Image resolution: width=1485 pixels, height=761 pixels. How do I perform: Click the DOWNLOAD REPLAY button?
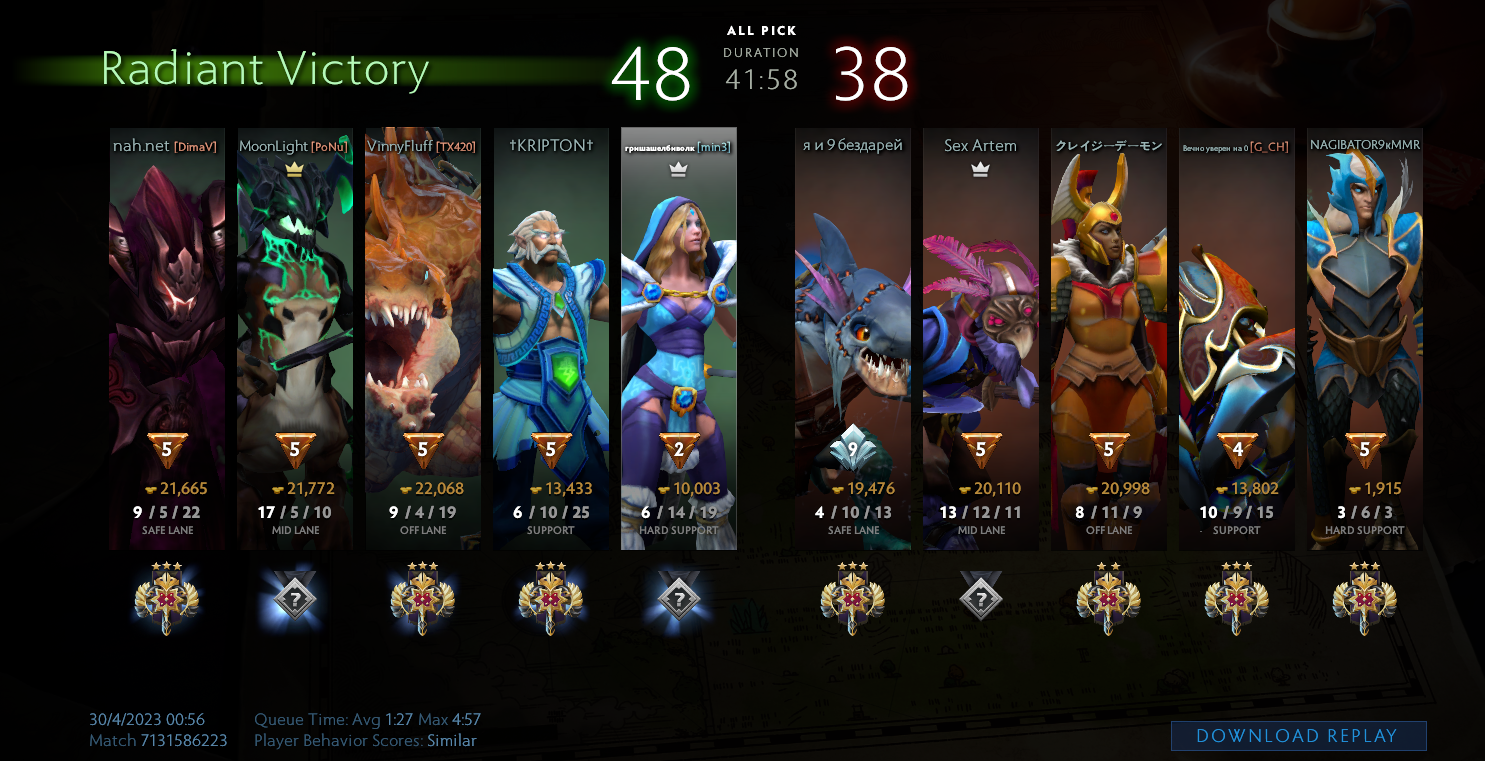coord(1297,736)
